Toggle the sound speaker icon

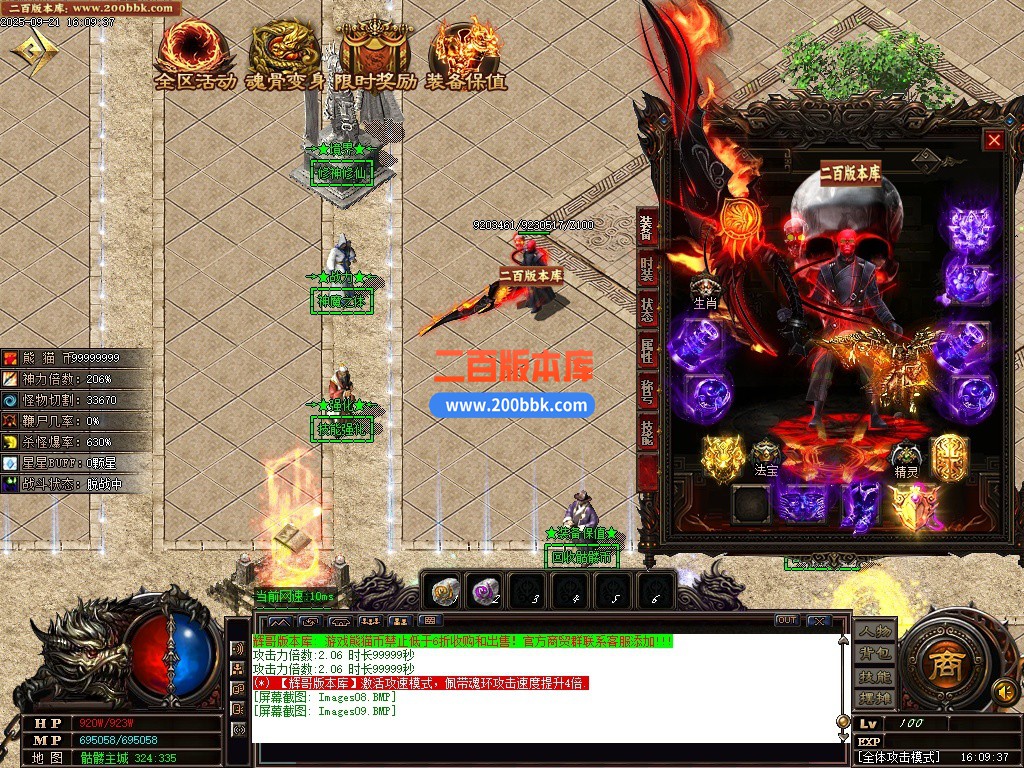coord(1003,690)
